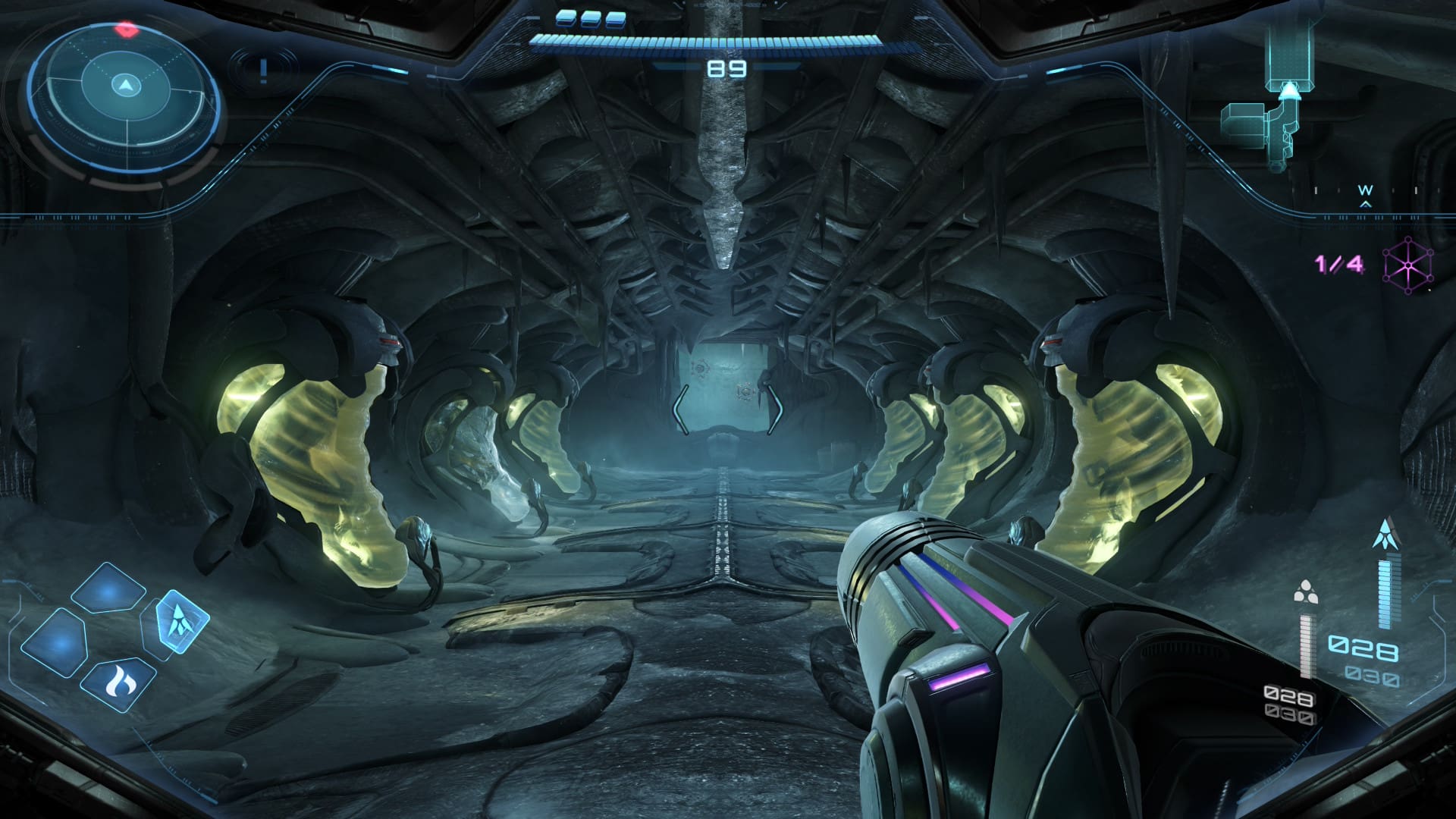Click the exclamation mark alert icon

[263, 71]
